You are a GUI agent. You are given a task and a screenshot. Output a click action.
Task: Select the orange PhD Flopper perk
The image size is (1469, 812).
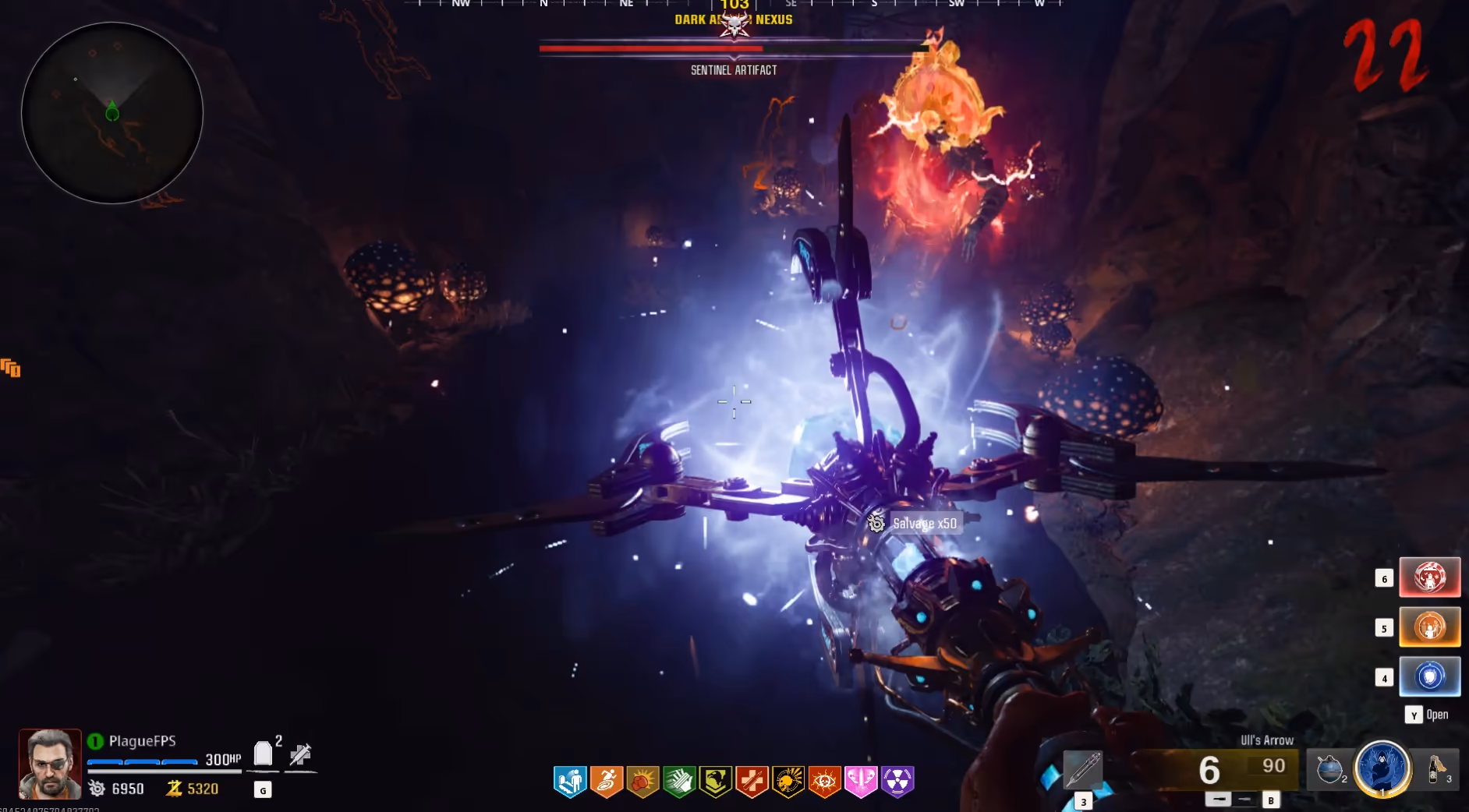pos(607,781)
